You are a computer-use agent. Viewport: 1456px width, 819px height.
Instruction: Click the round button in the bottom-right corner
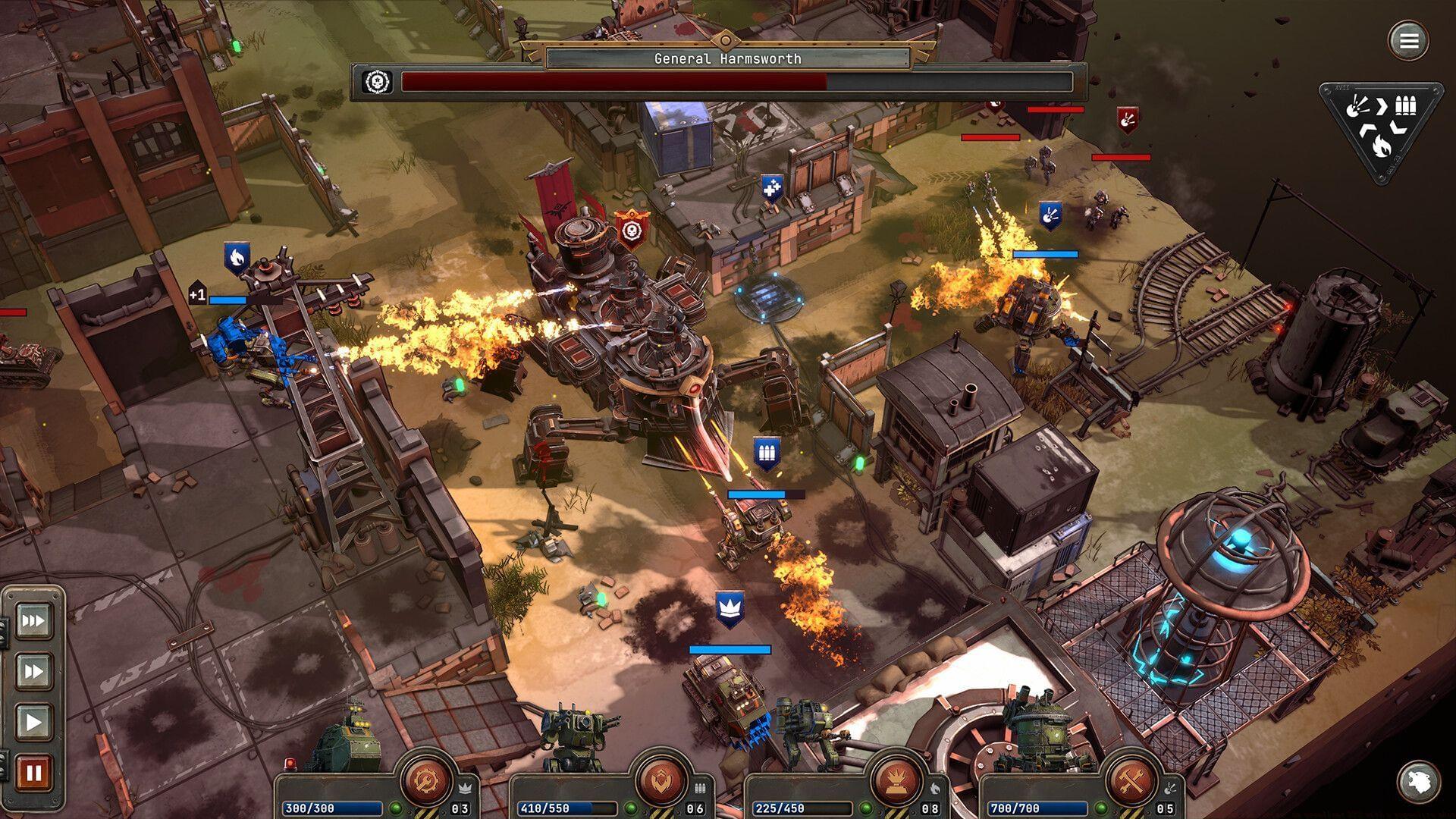(x=1419, y=781)
